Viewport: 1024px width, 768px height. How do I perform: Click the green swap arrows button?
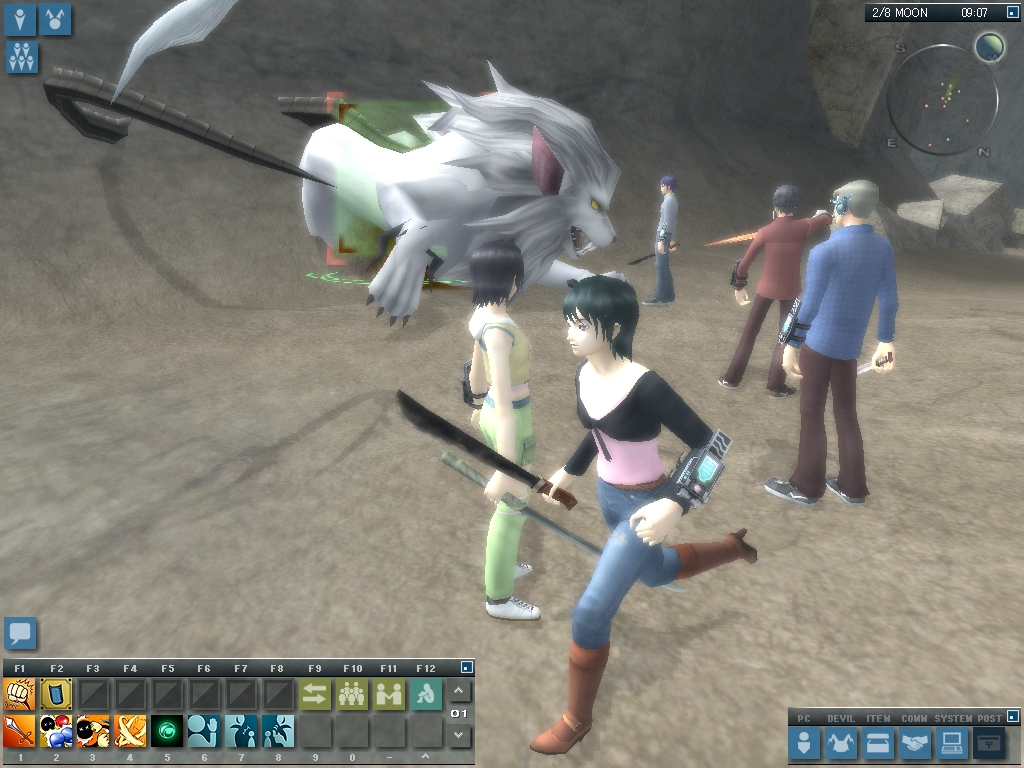coord(315,694)
